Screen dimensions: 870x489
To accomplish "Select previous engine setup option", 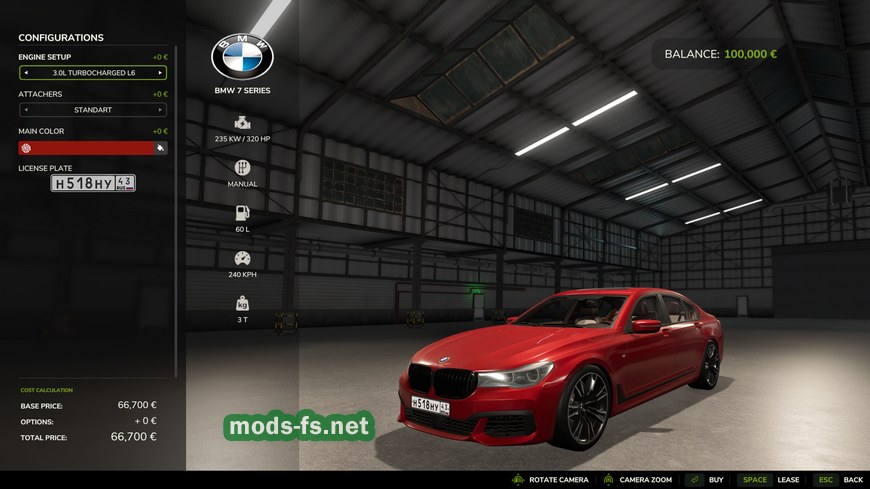I will click(26, 73).
